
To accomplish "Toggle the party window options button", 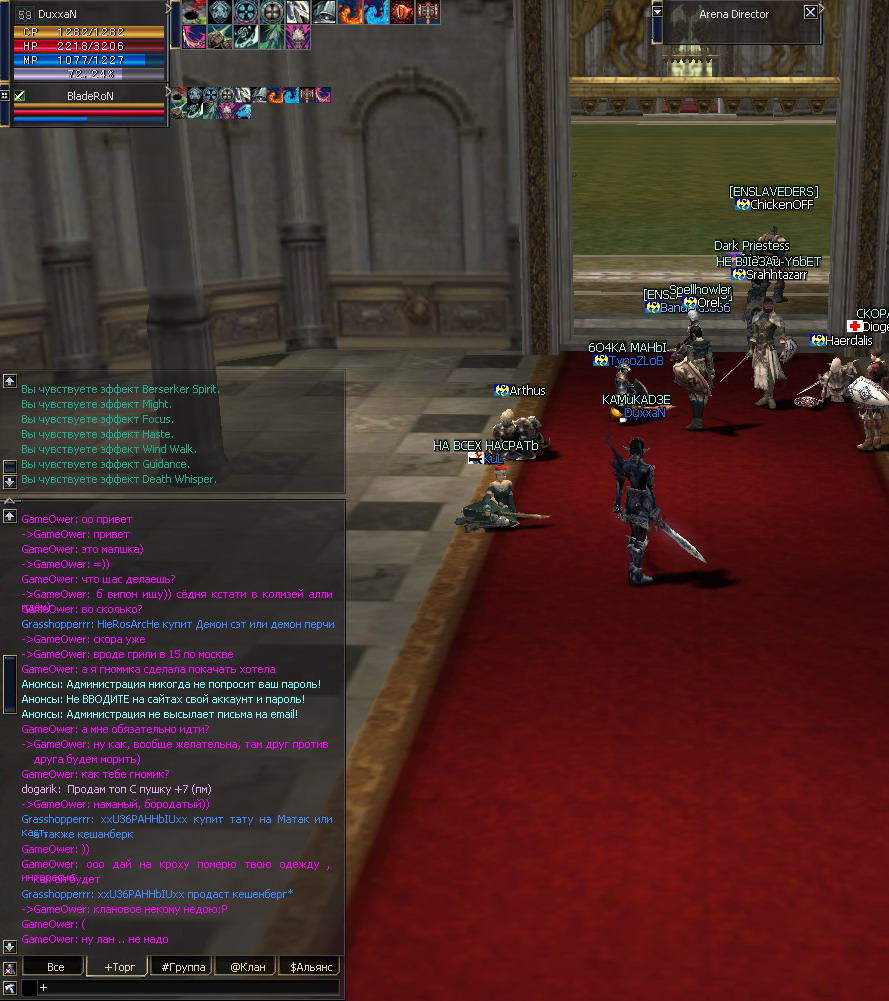I will pyautogui.click(x=5, y=95).
